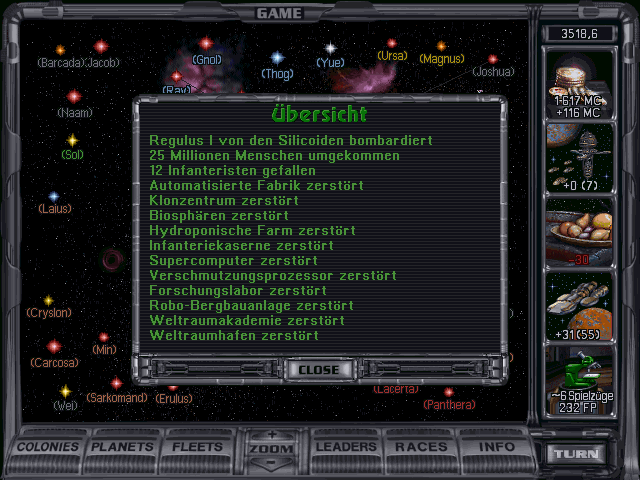The width and height of the screenshot is (640, 480).
Task: Zoom in on the galaxy map
Action: point(271,434)
